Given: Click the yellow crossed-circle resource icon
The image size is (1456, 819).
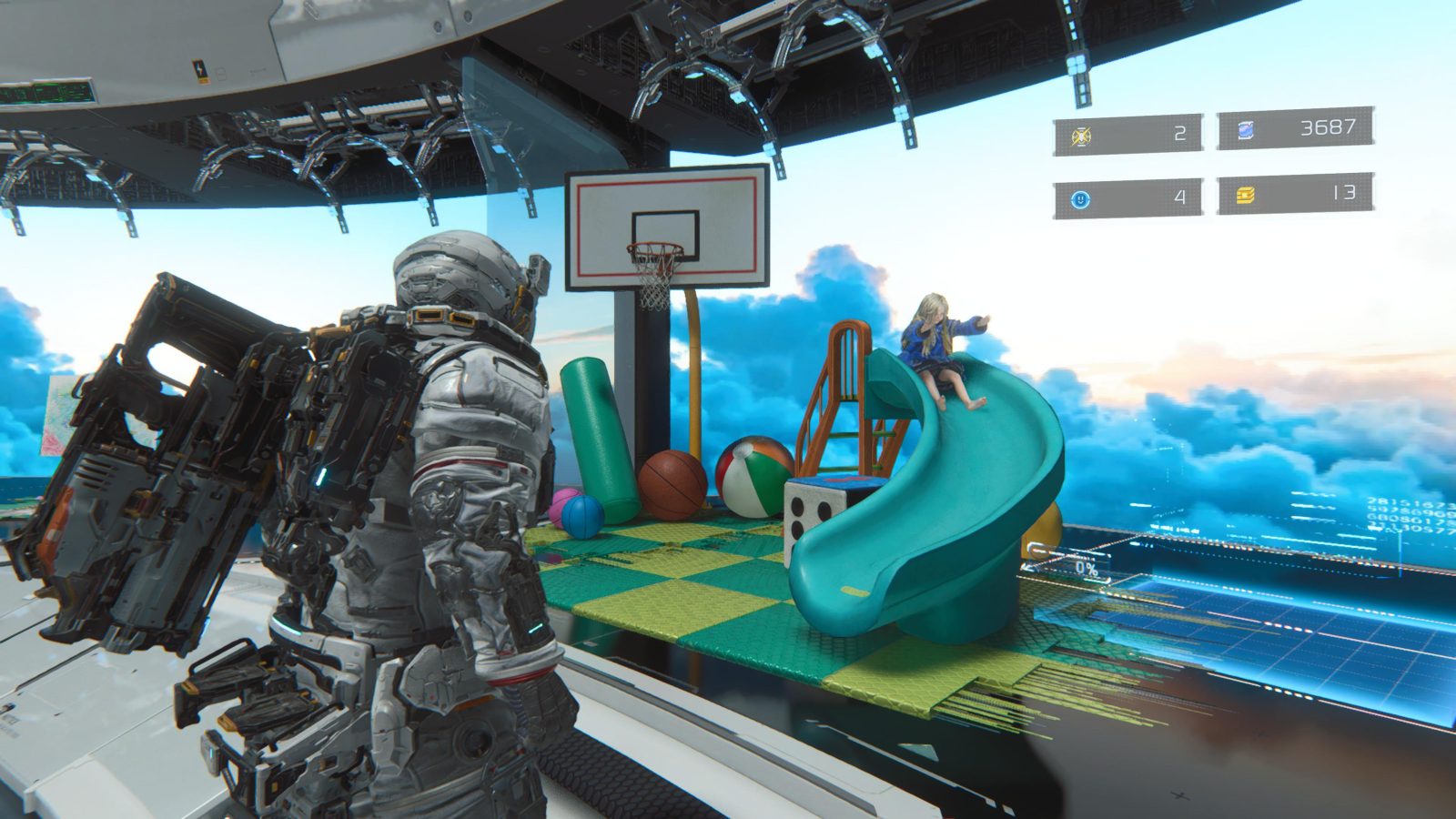Looking at the screenshot, I should pos(1080,136).
